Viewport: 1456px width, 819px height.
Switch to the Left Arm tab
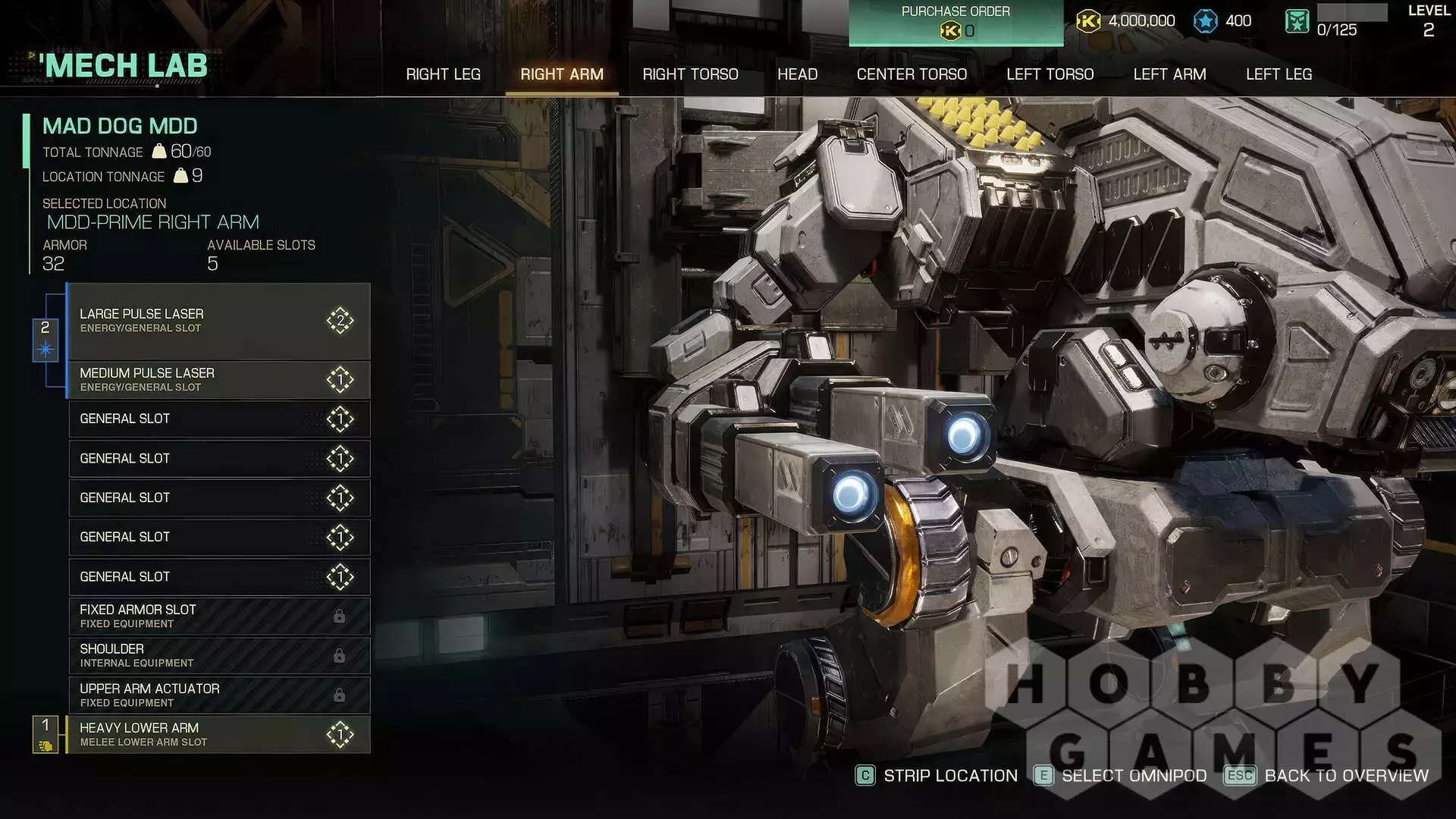[x=1169, y=74]
